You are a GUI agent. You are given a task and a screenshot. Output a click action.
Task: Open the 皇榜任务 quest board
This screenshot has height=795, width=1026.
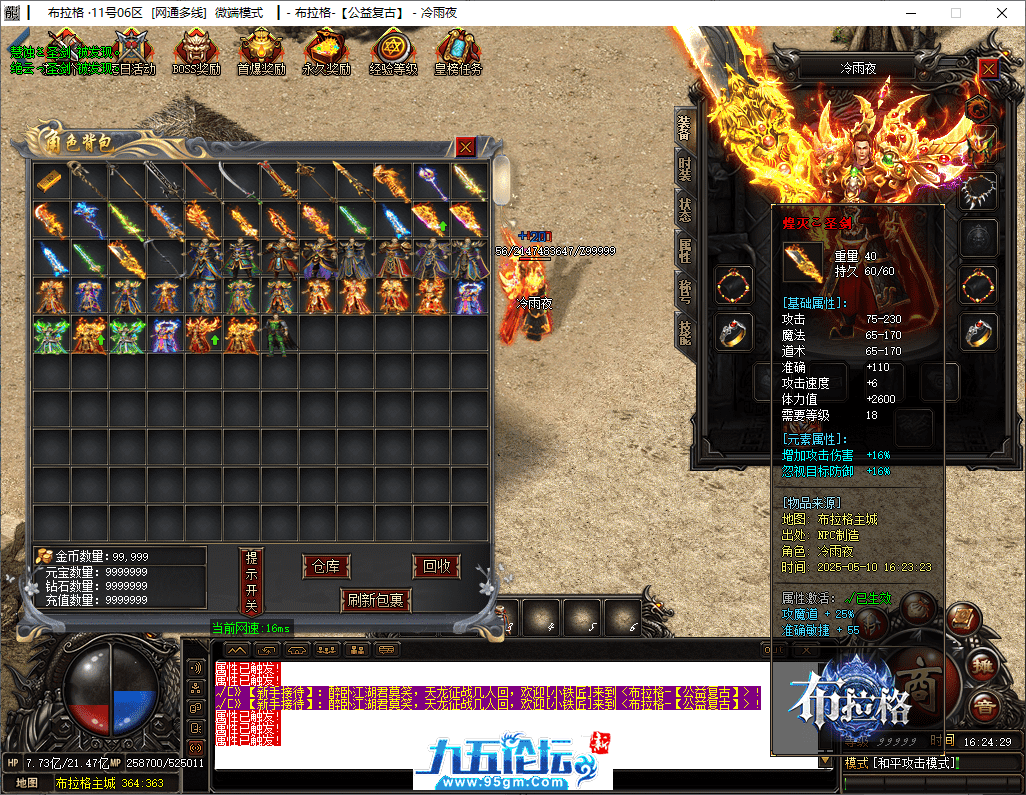point(458,52)
